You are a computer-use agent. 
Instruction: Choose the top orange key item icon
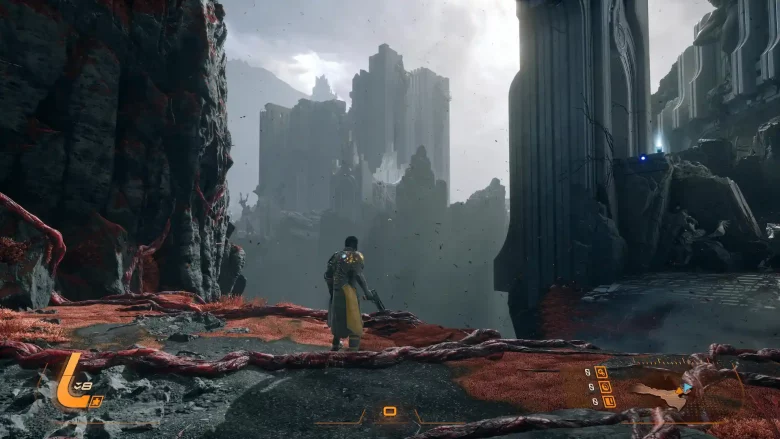click(601, 372)
